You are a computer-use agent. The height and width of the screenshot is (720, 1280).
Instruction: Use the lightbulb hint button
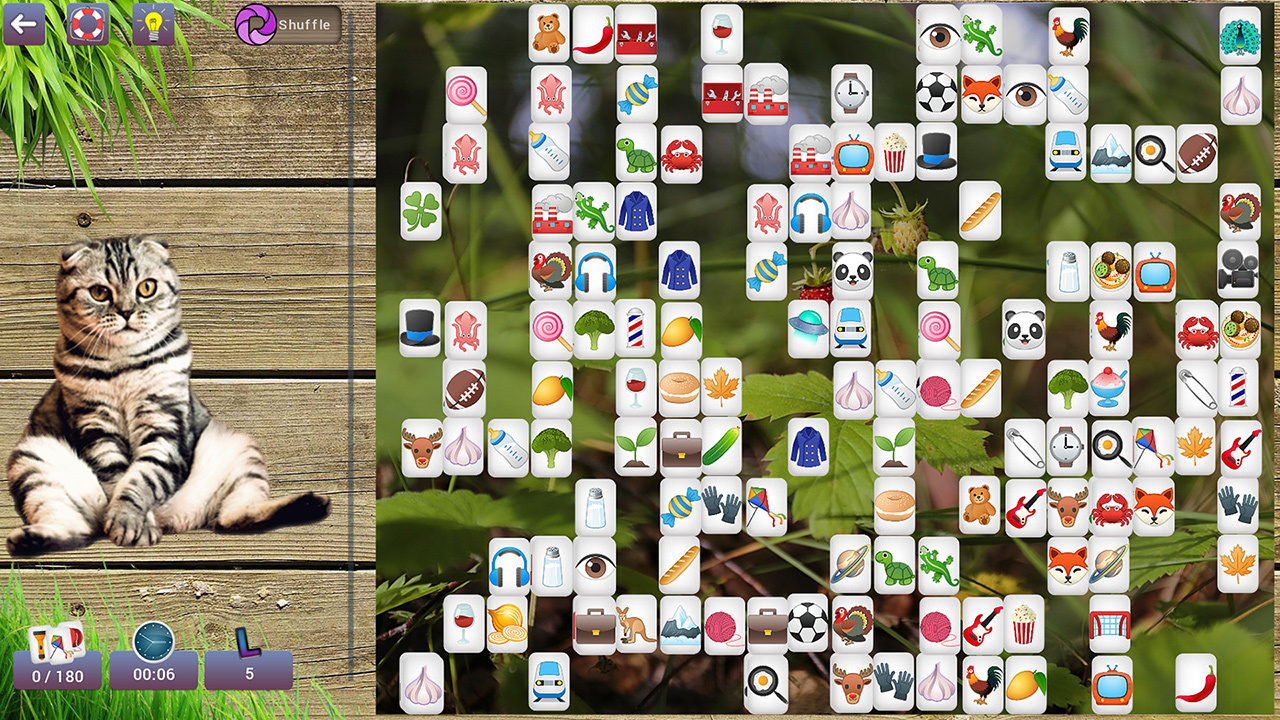153,25
